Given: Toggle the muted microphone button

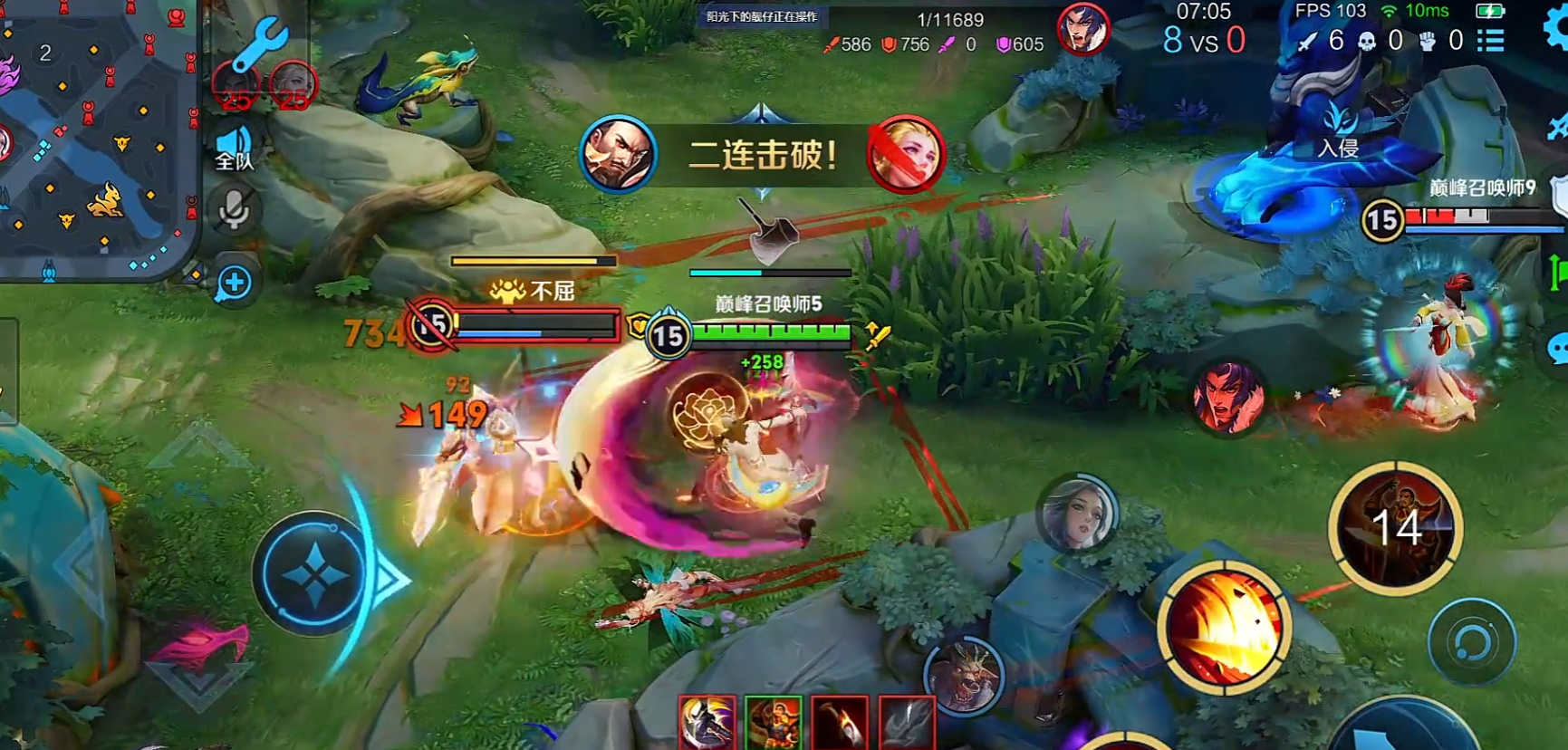Looking at the screenshot, I should [x=234, y=211].
